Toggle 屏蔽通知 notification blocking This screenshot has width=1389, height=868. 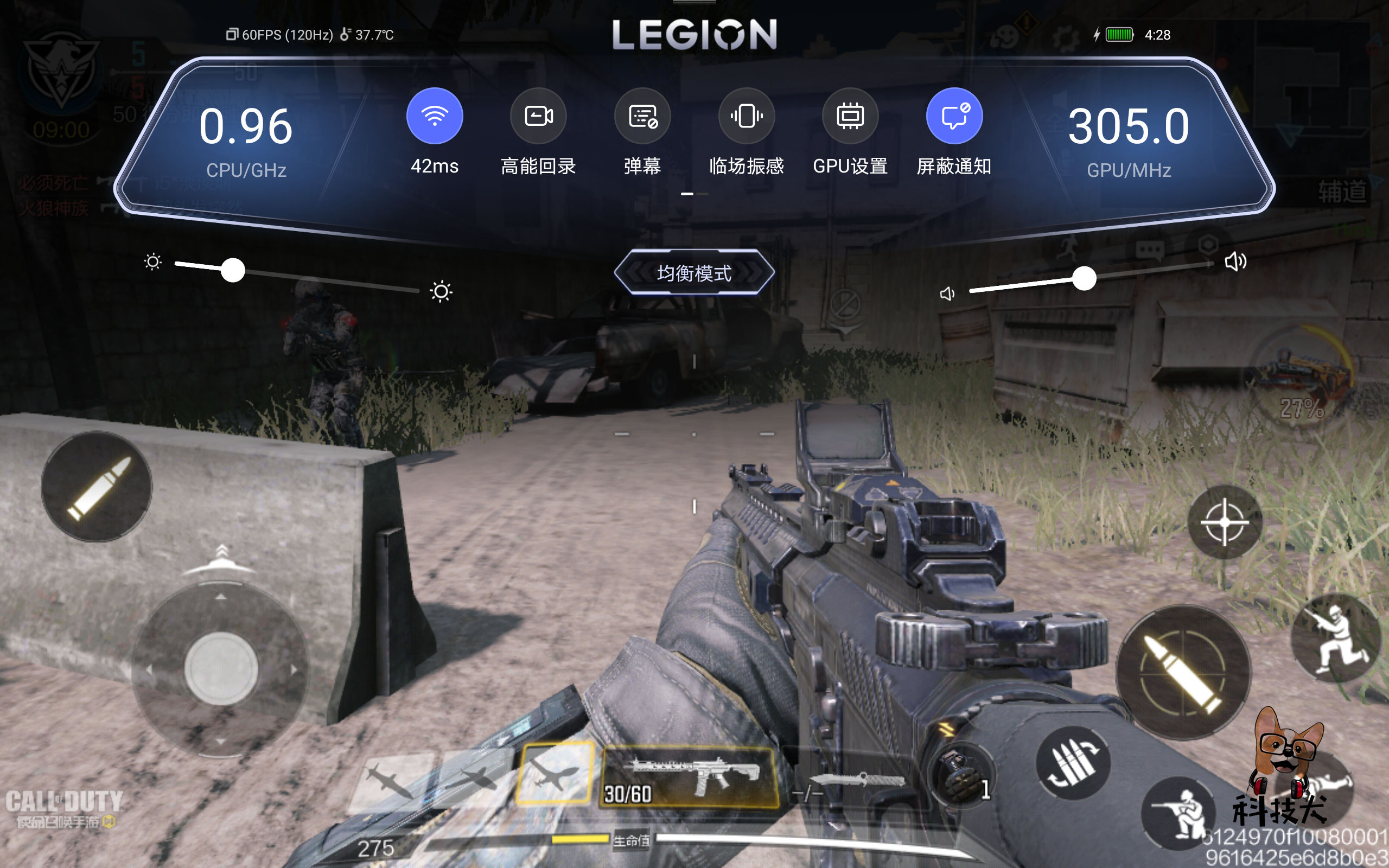tap(954, 117)
